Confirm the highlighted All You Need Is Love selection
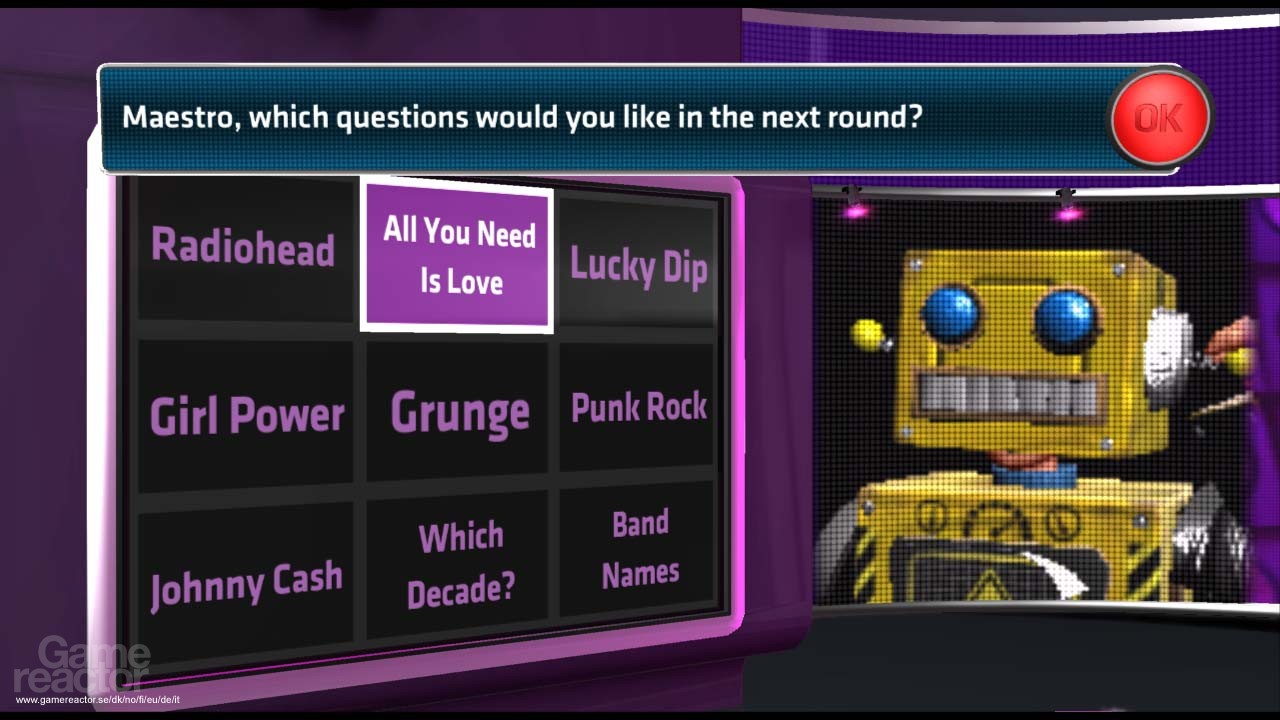Screen dimensions: 1280x720 (457, 257)
